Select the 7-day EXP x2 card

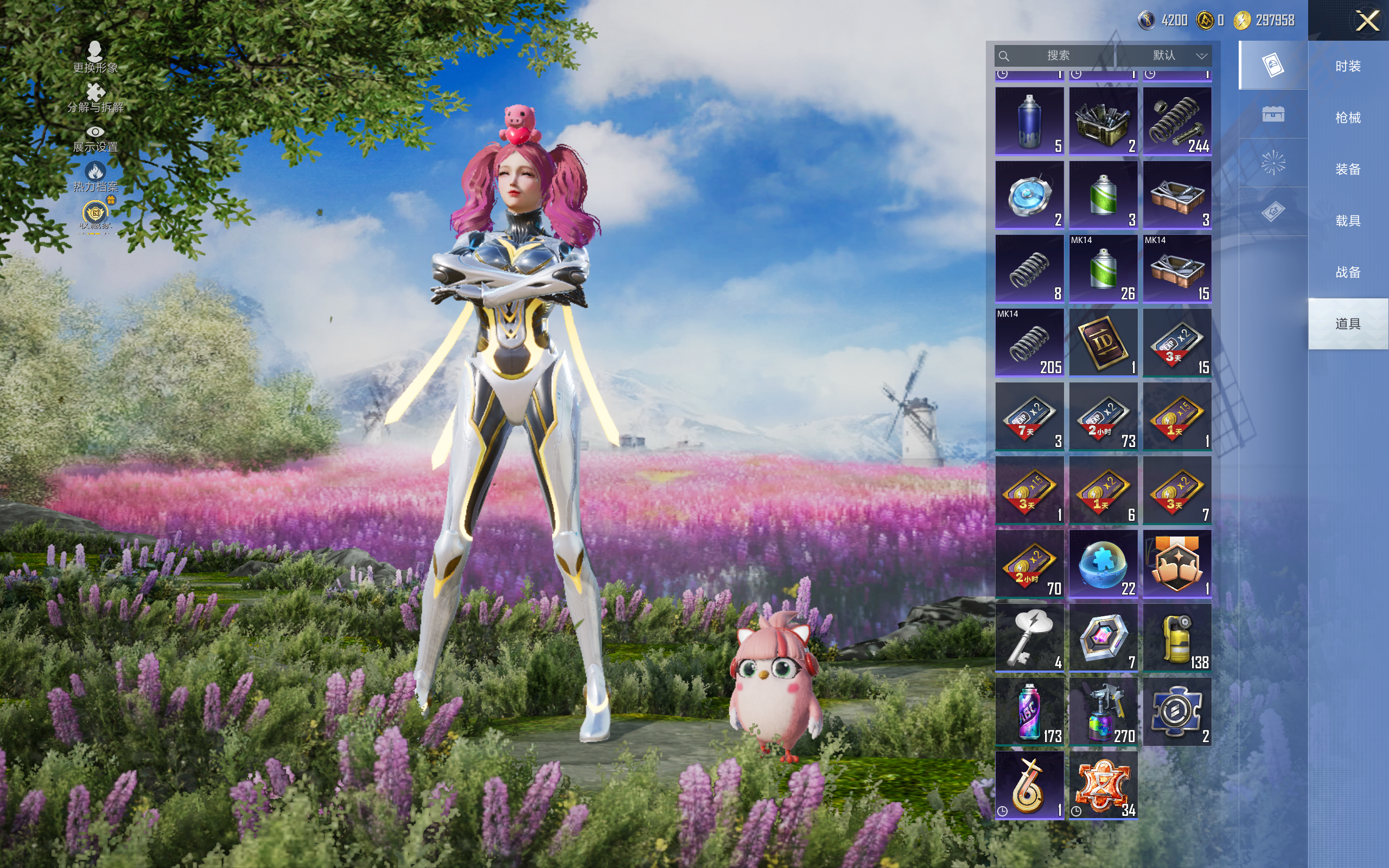coord(1029,416)
